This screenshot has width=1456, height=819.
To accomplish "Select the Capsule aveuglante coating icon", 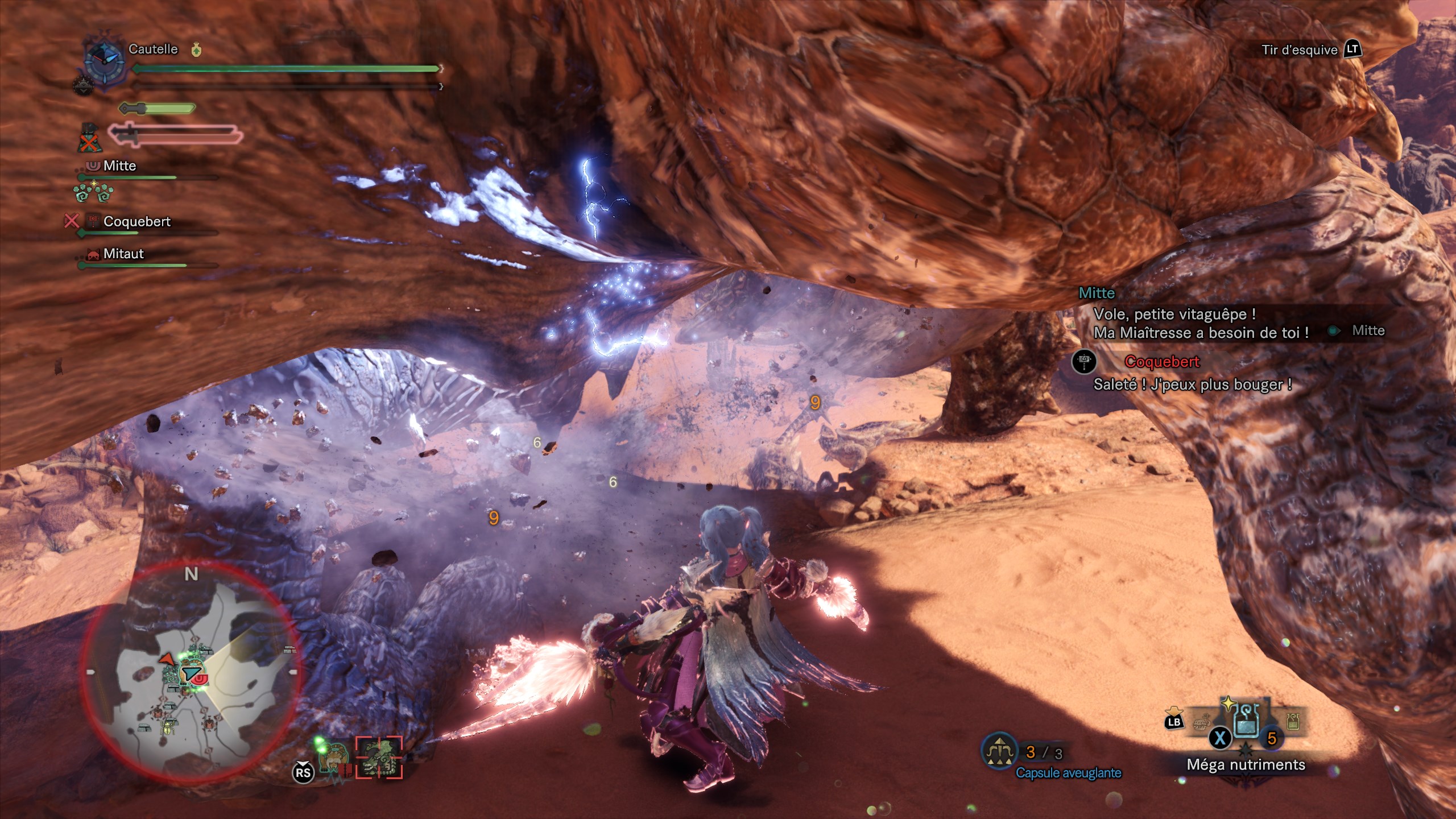I will (x=999, y=751).
